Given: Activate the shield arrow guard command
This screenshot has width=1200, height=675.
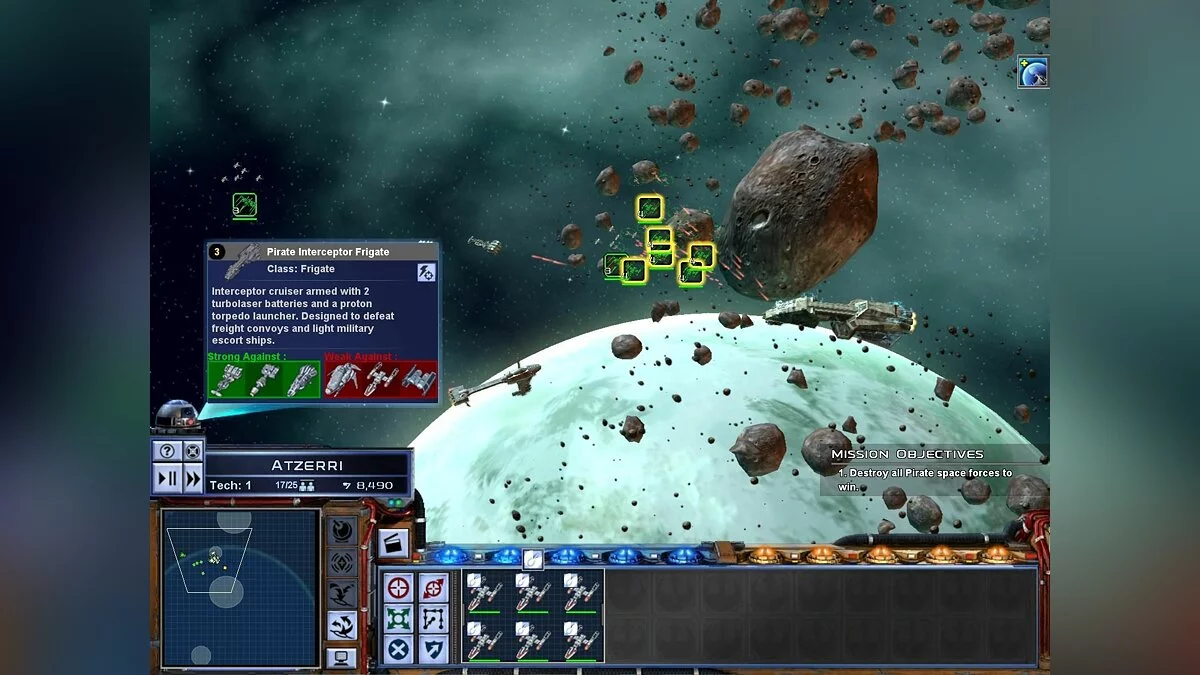Looking at the screenshot, I should (x=432, y=649).
